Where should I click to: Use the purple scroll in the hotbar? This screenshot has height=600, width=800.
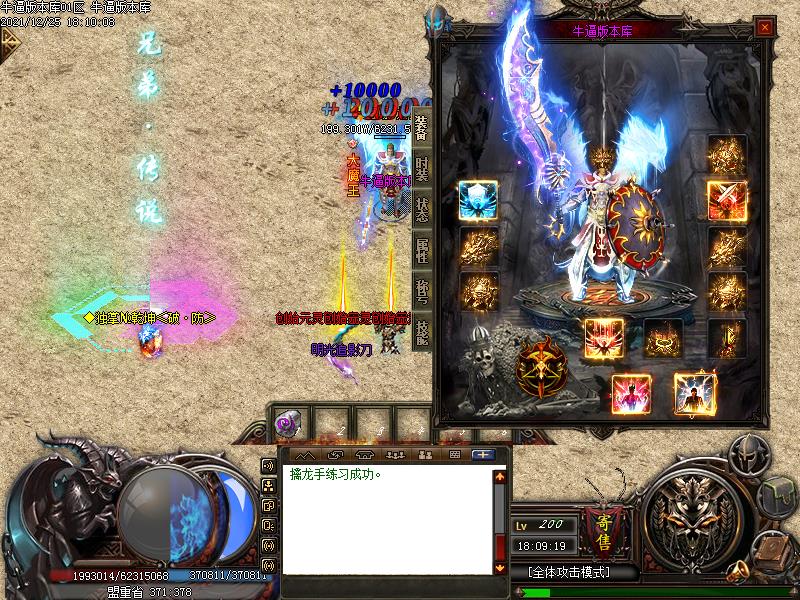click(x=284, y=425)
